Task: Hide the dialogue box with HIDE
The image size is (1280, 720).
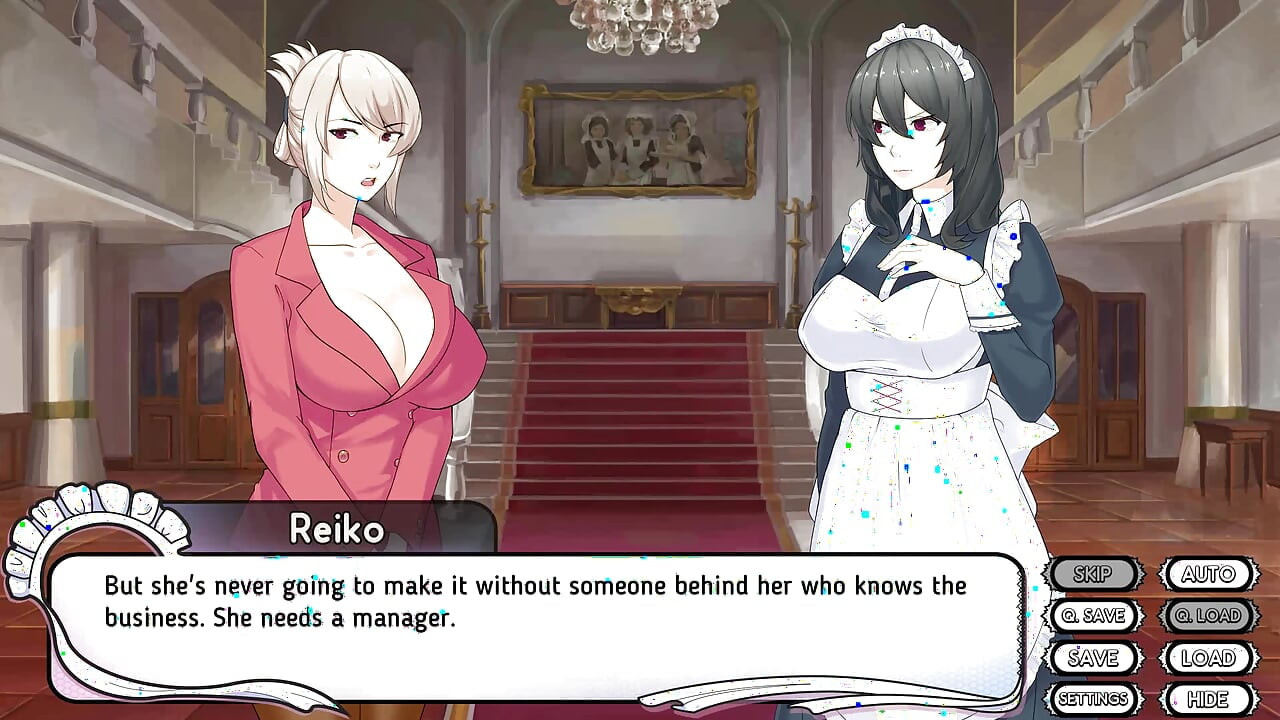Action: click(x=1205, y=698)
